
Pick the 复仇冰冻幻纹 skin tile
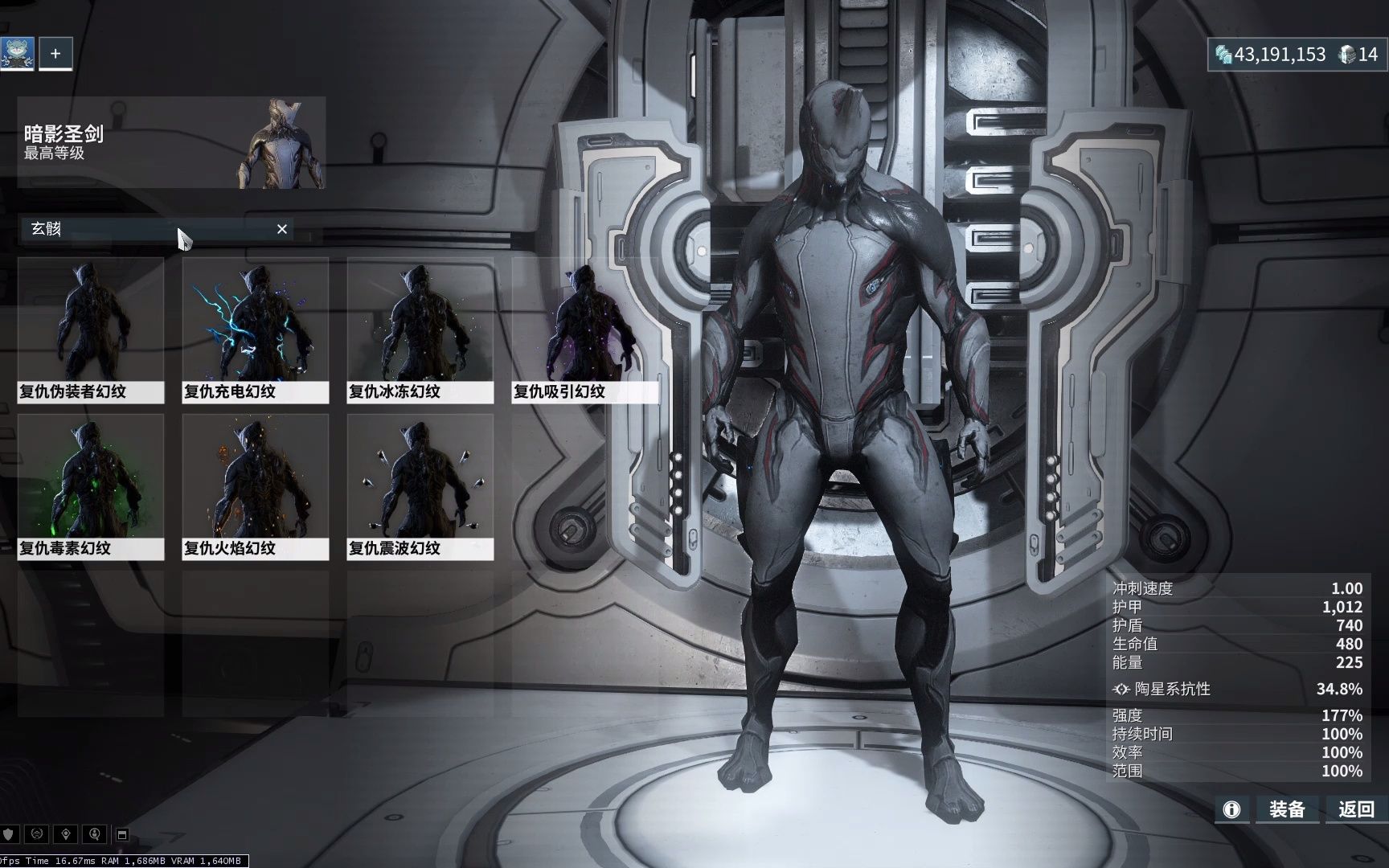pos(420,330)
